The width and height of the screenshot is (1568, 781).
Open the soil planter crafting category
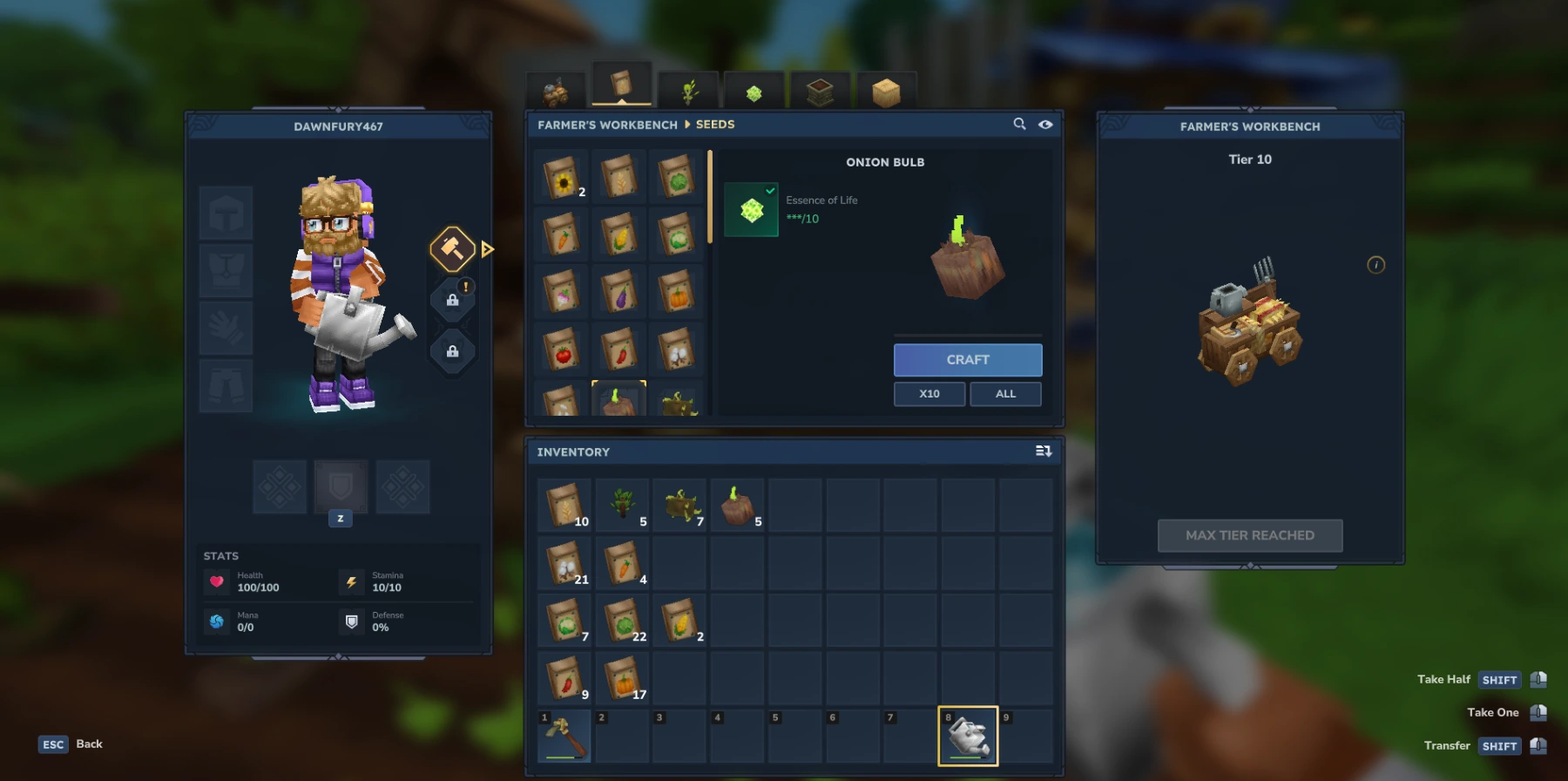[x=817, y=90]
